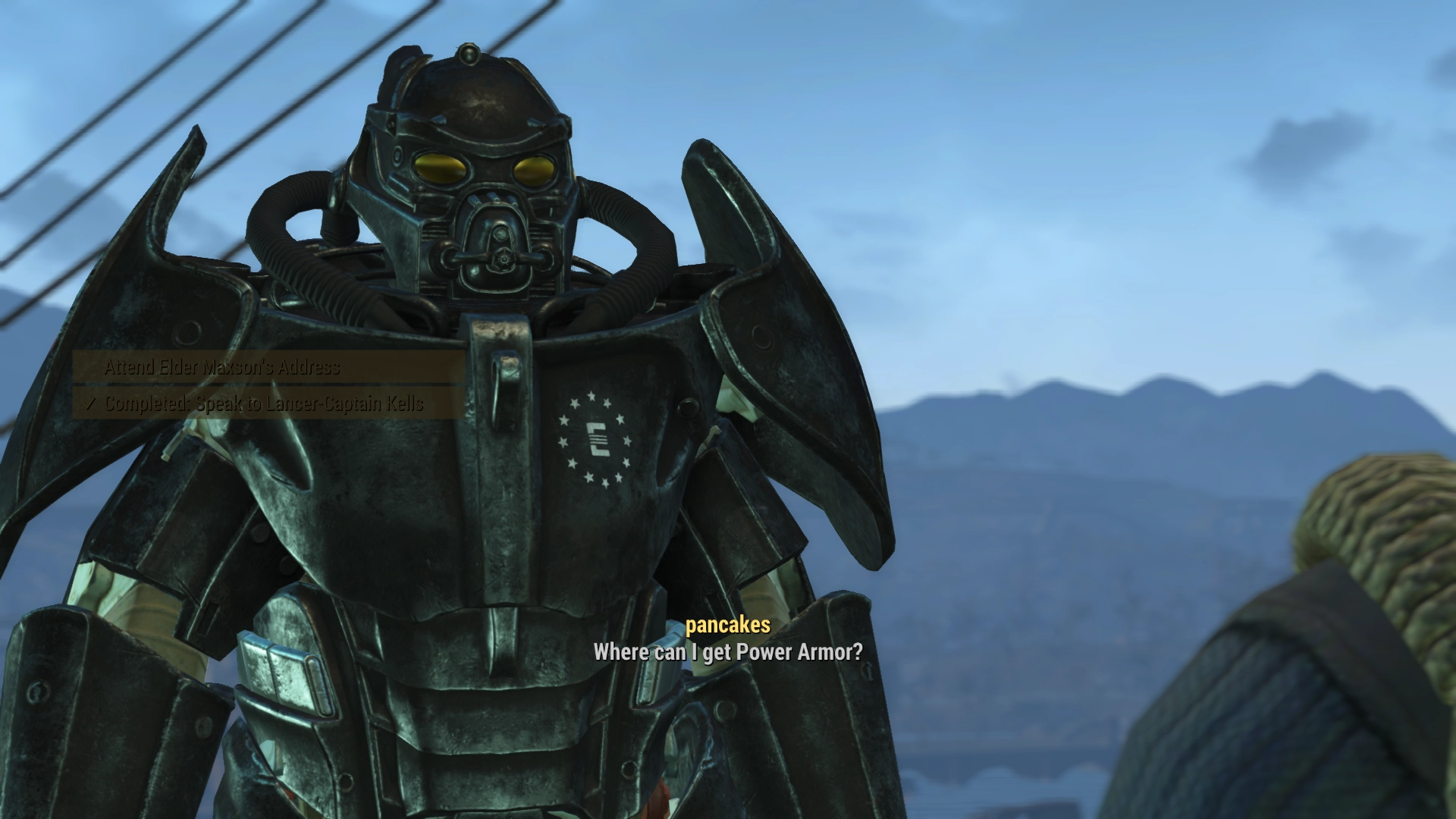Click the antenna knob atop the helmet

coord(470,55)
